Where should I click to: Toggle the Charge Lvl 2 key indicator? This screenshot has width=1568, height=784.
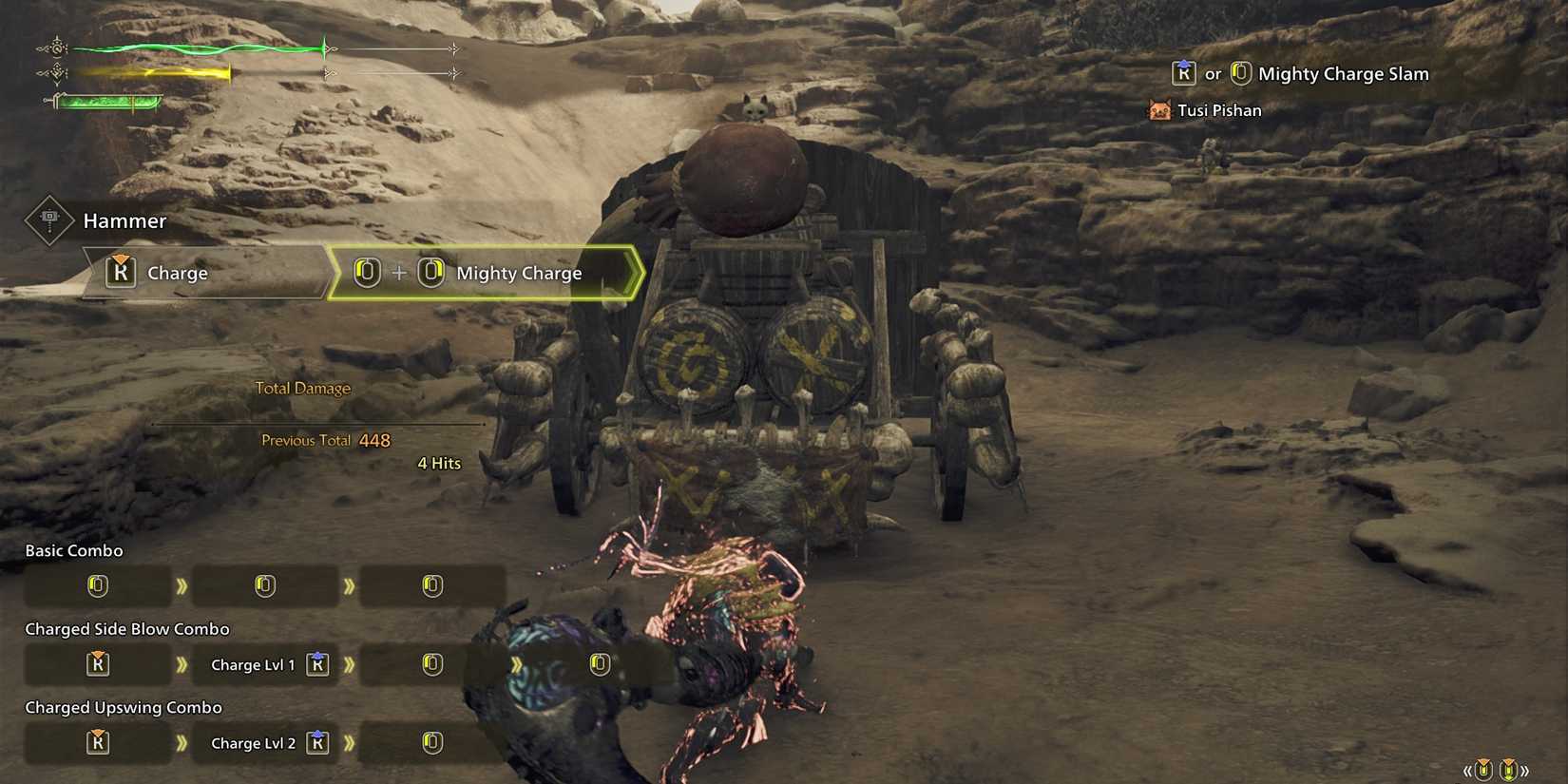318,743
